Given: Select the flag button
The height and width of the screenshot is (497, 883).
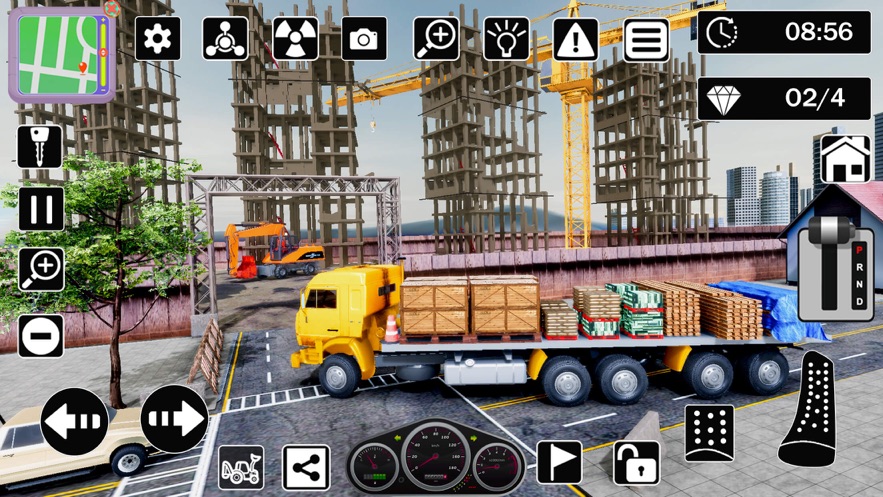Looking at the screenshot, I should tap(559, 462).
